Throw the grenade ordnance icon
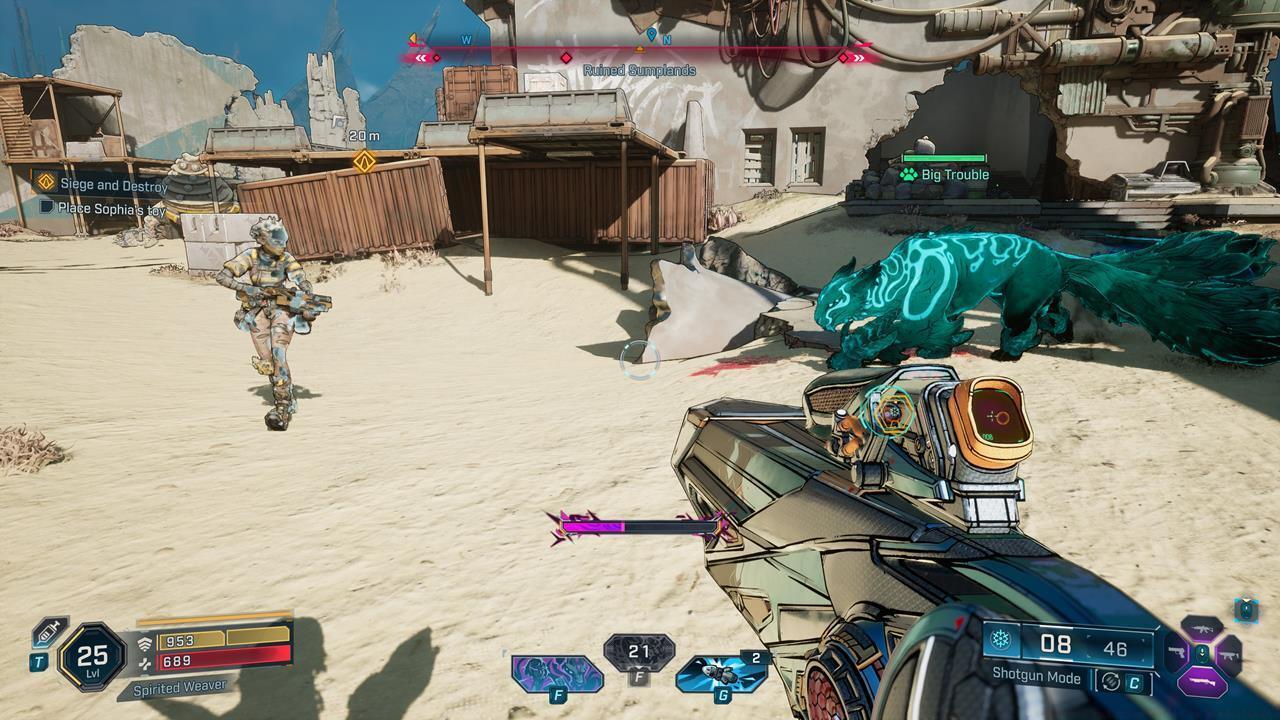 coord(721,673)
